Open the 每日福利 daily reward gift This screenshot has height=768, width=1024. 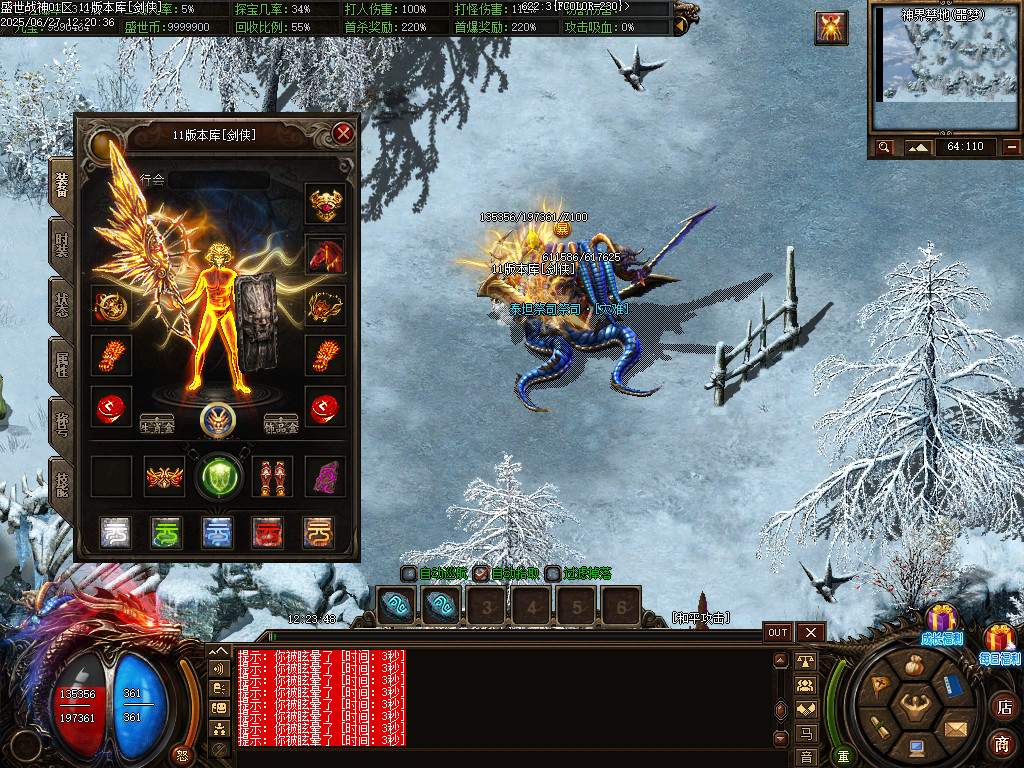[1000, 642]
